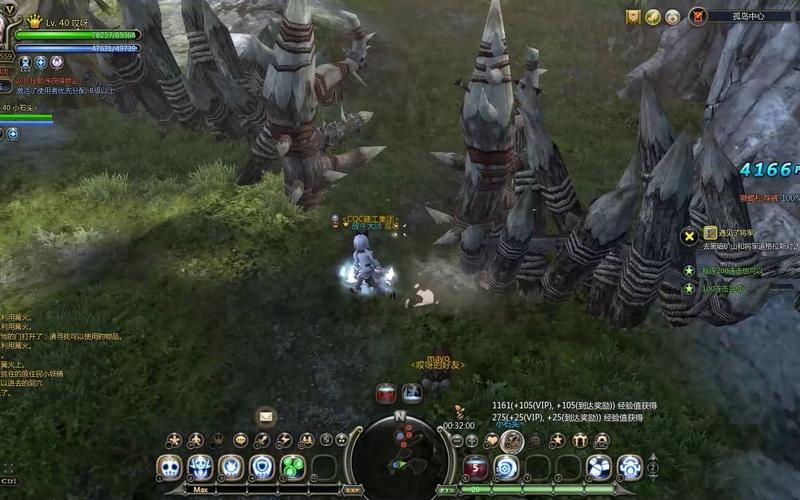Activate the skull skill in the hotbar
The image size is (800, 500).
coord(170,467)
